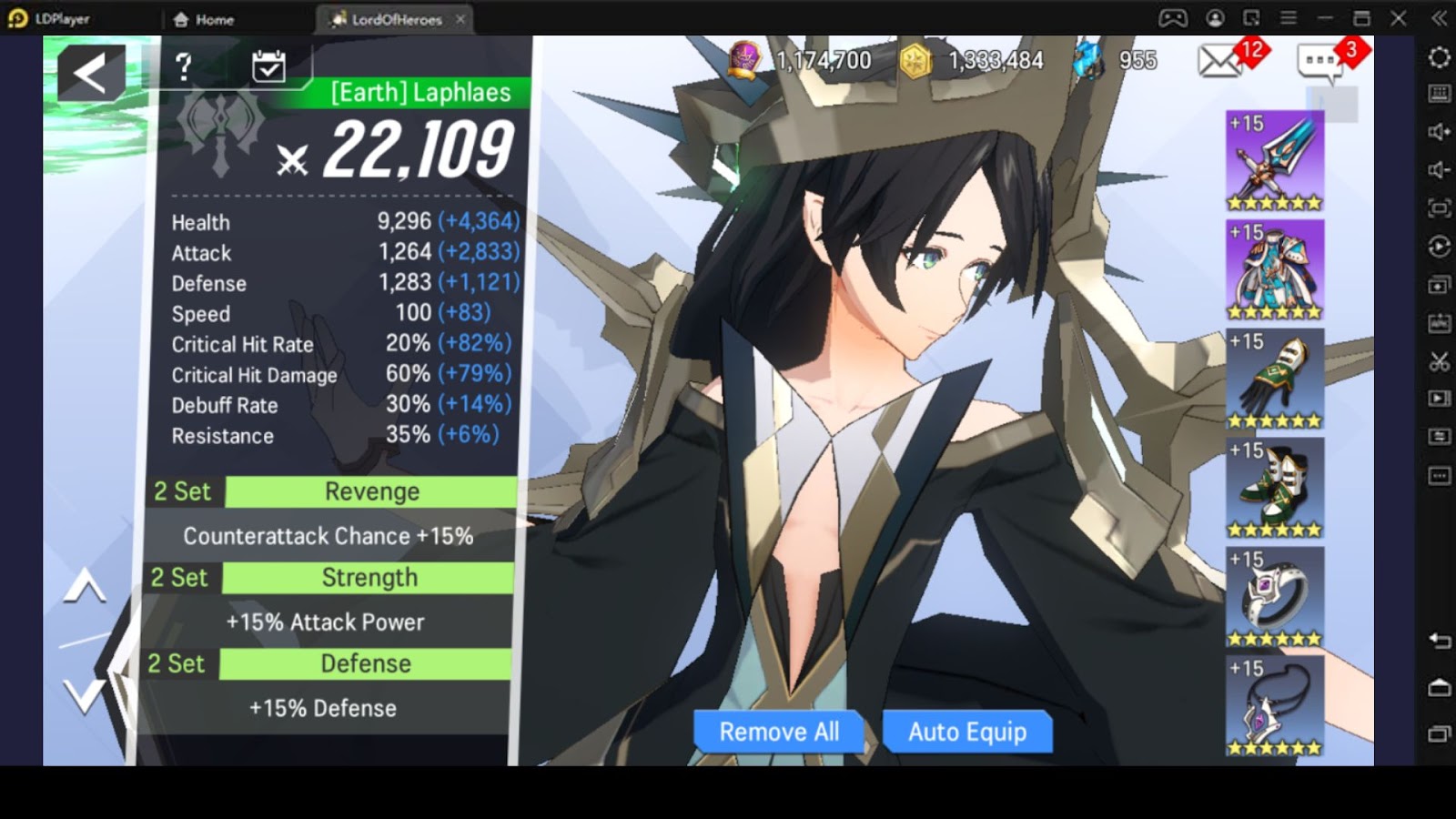Close the LordOfHeroes emulator tab
This screenshot has height=819, width=1456.
(x=460, y=19)
